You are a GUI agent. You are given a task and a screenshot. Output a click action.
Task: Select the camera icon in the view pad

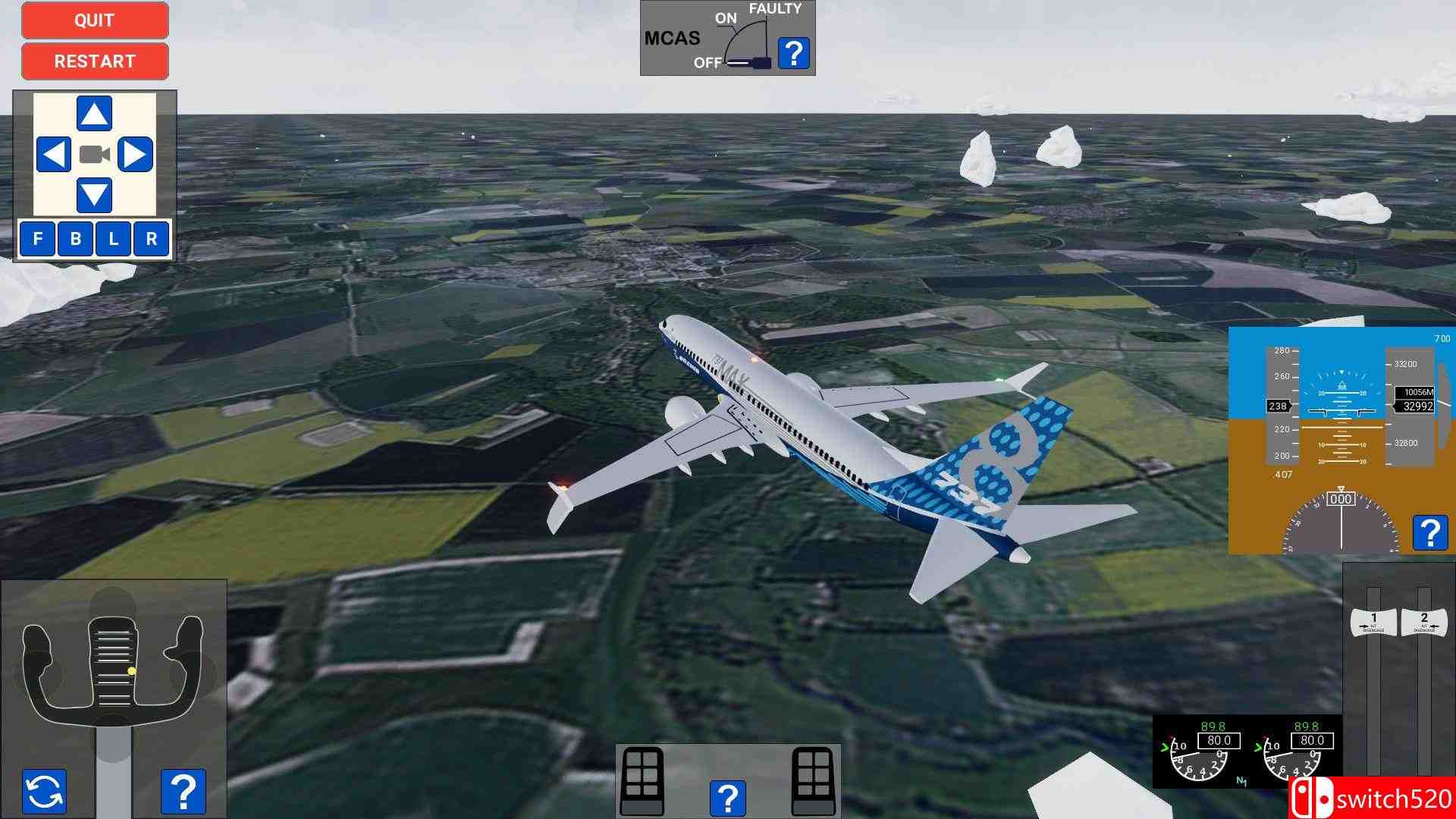(93, 155)
